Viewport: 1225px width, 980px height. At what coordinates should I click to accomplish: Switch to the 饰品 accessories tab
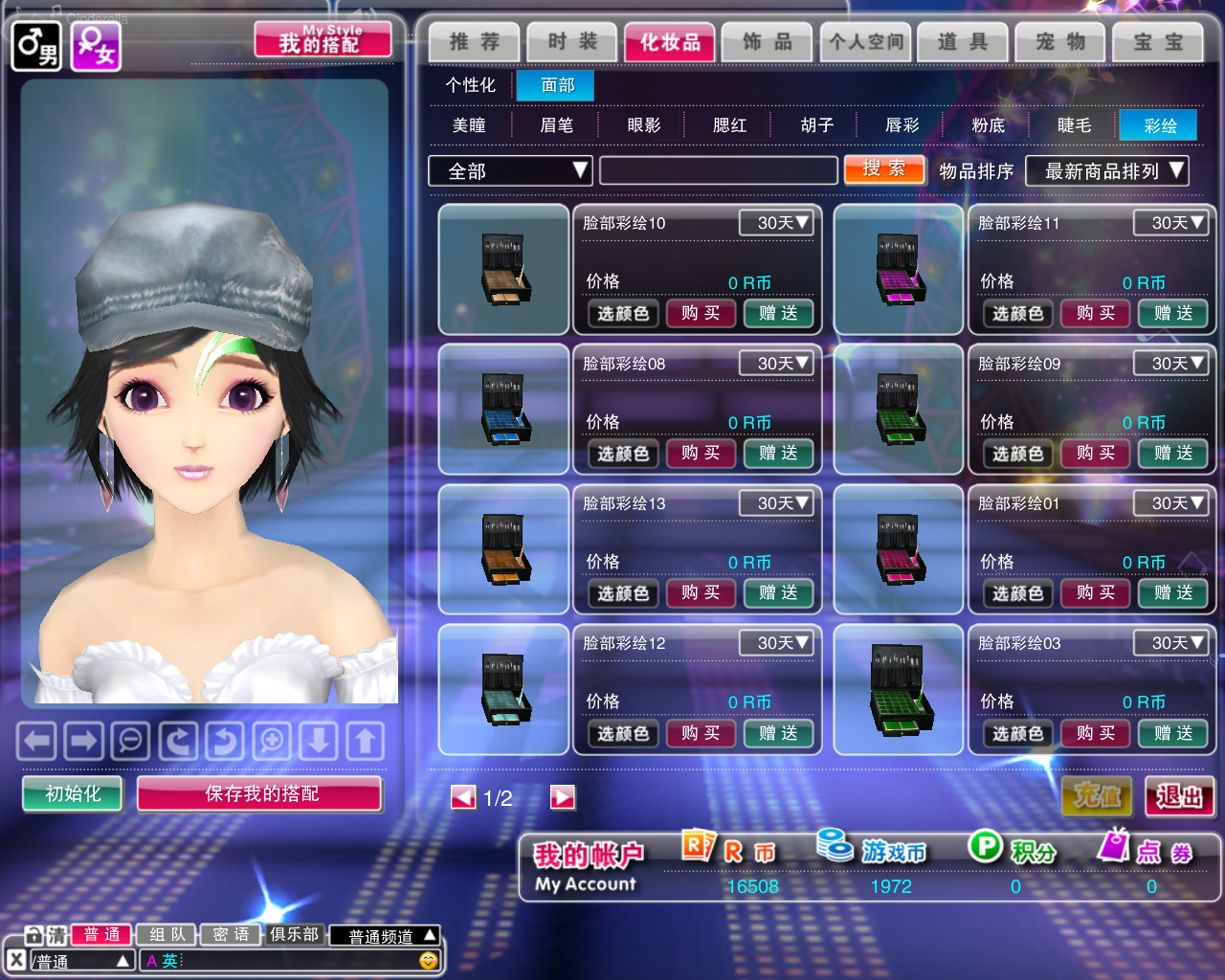(x=768, y=42)
